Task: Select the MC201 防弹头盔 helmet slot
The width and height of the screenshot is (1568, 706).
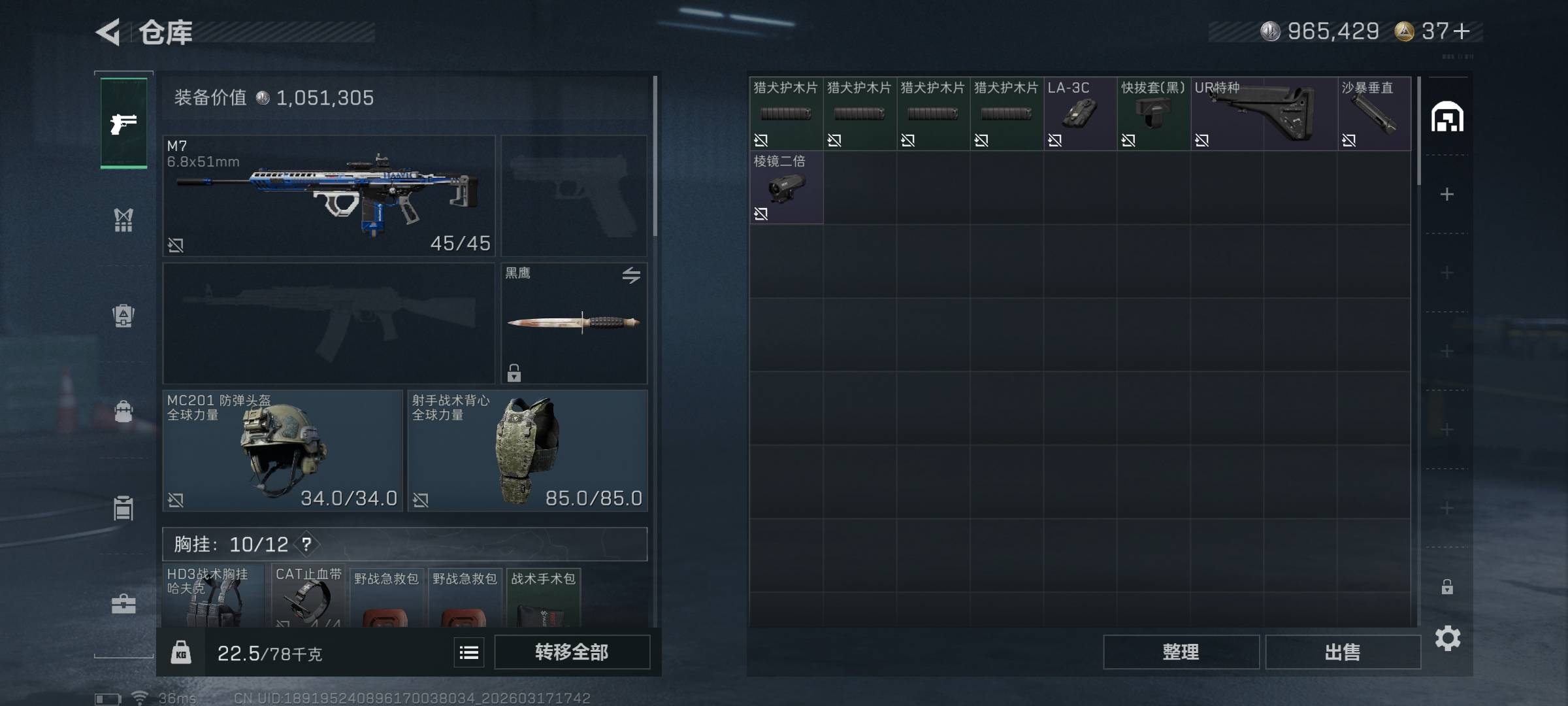Action: point(282,450)
